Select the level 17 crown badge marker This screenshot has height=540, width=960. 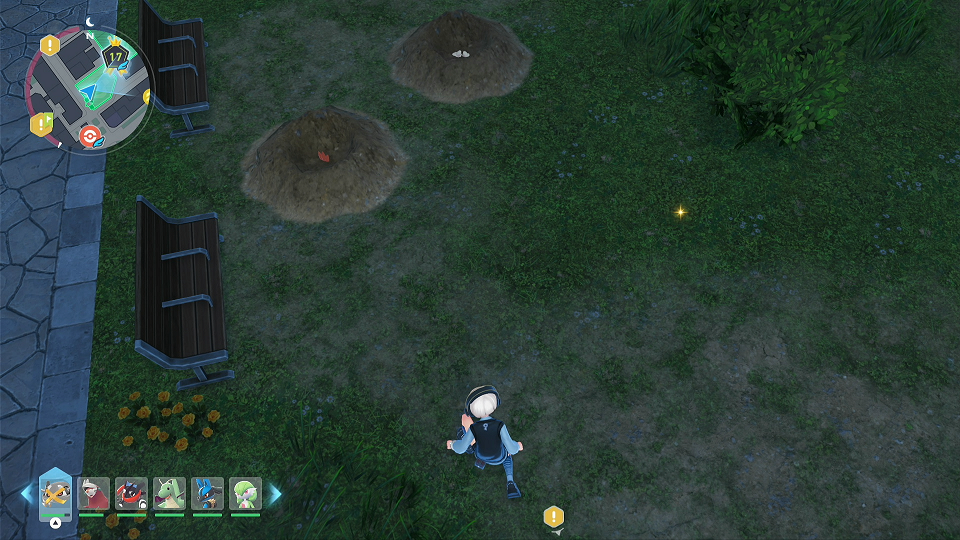tap(116, 57)
